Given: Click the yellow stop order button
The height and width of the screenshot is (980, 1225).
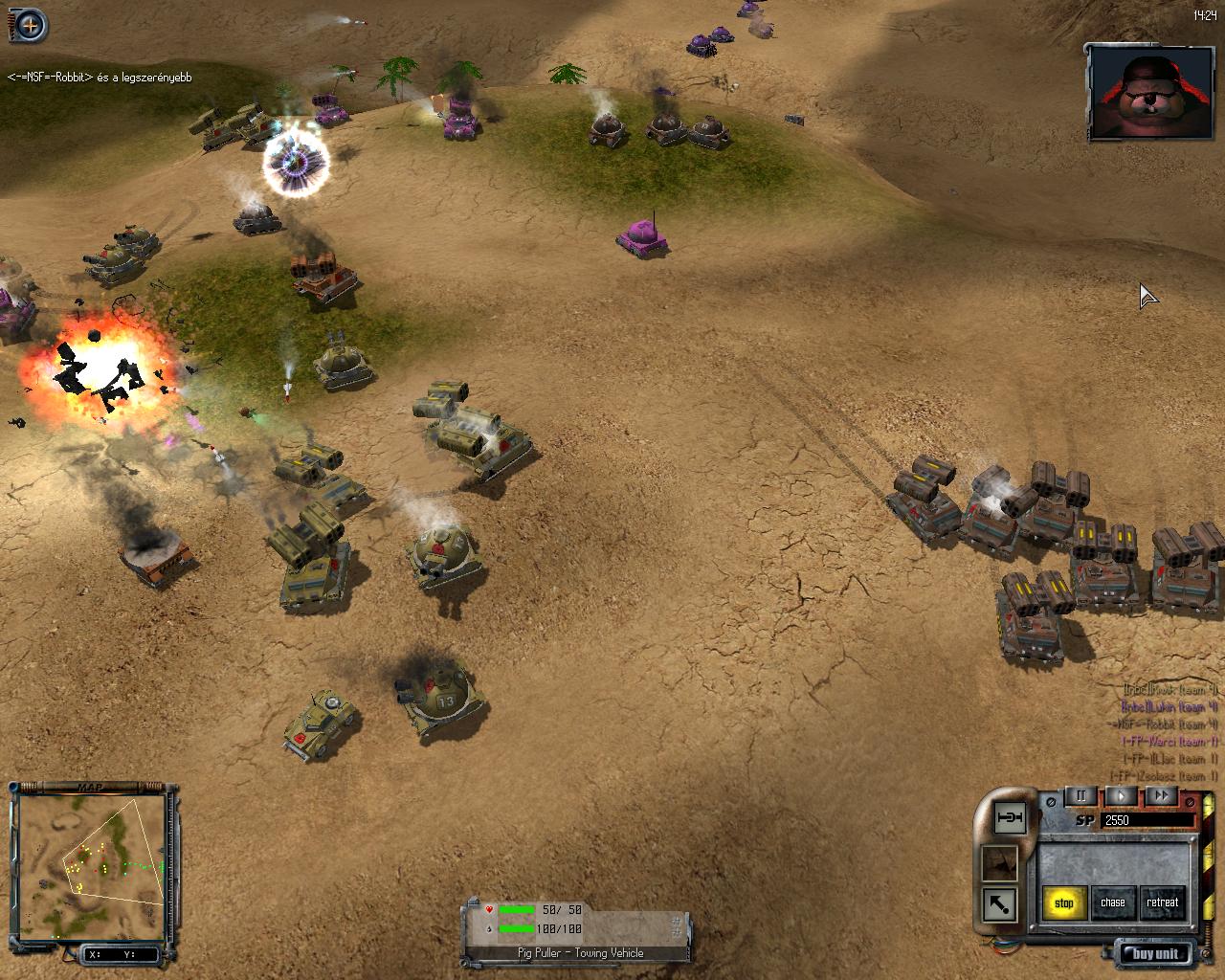Looking at the screenshot, I should 1064,902.
